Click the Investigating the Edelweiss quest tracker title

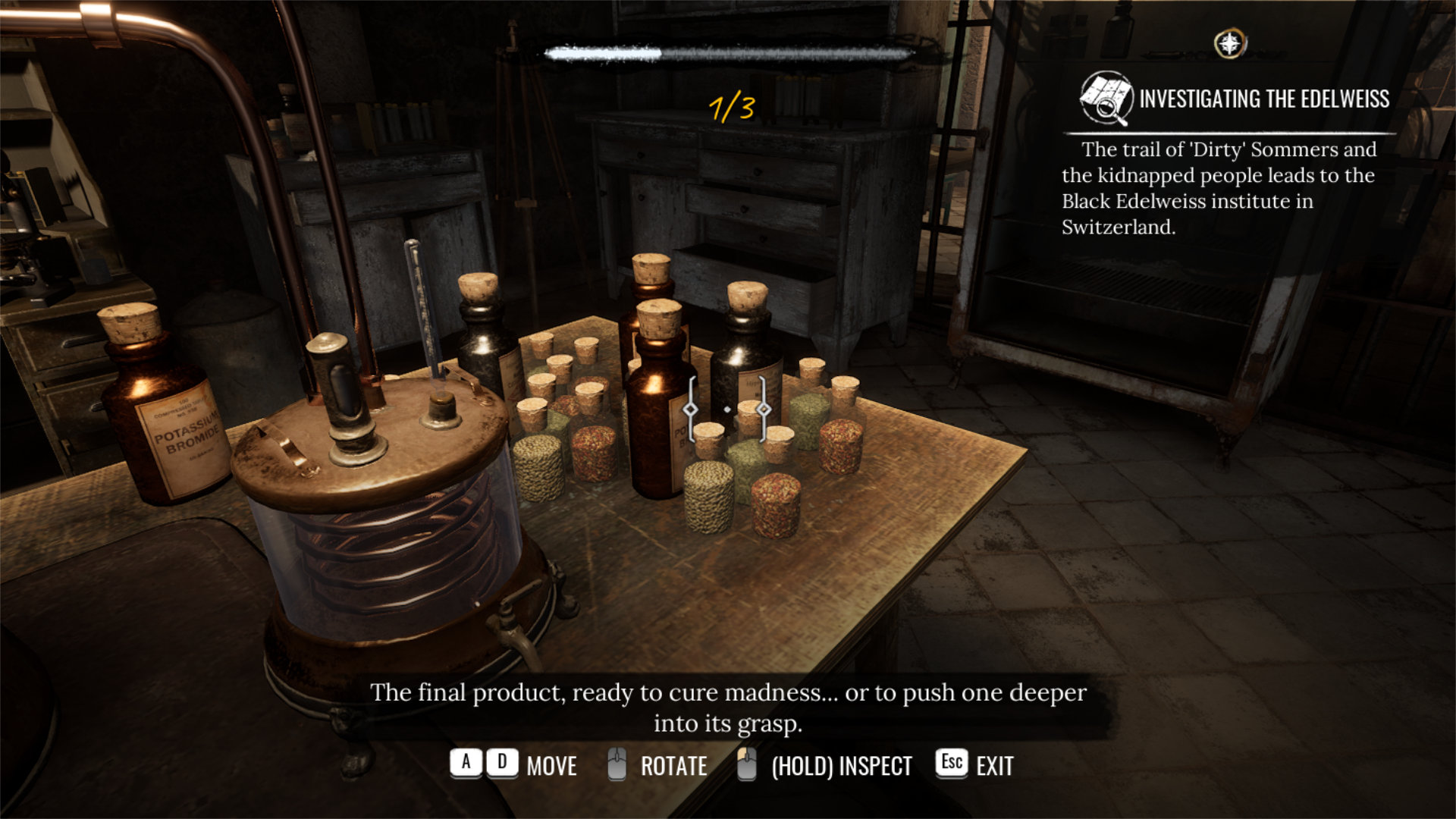pyautogui.click(x=1264, y=99)
